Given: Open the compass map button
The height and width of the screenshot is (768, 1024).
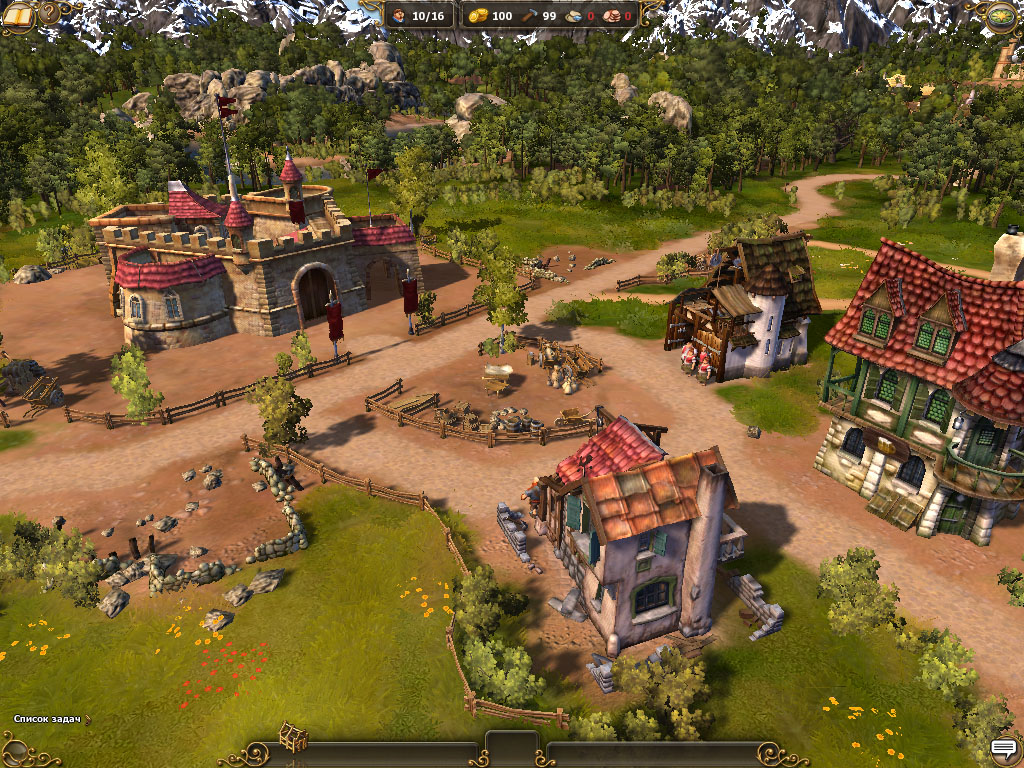Looking at the screenshot, I should (1002, 15).
